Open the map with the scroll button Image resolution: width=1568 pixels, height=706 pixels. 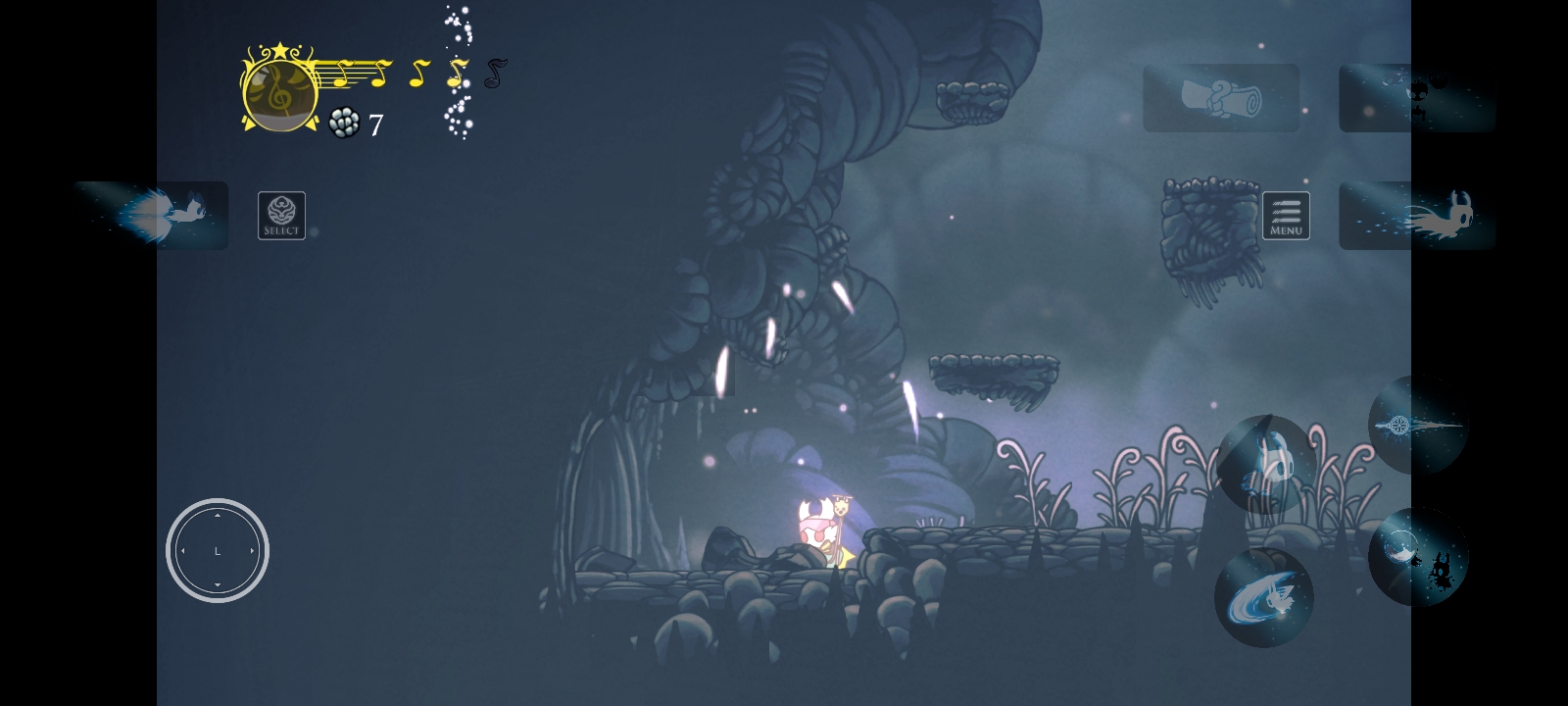[1221, 98]
